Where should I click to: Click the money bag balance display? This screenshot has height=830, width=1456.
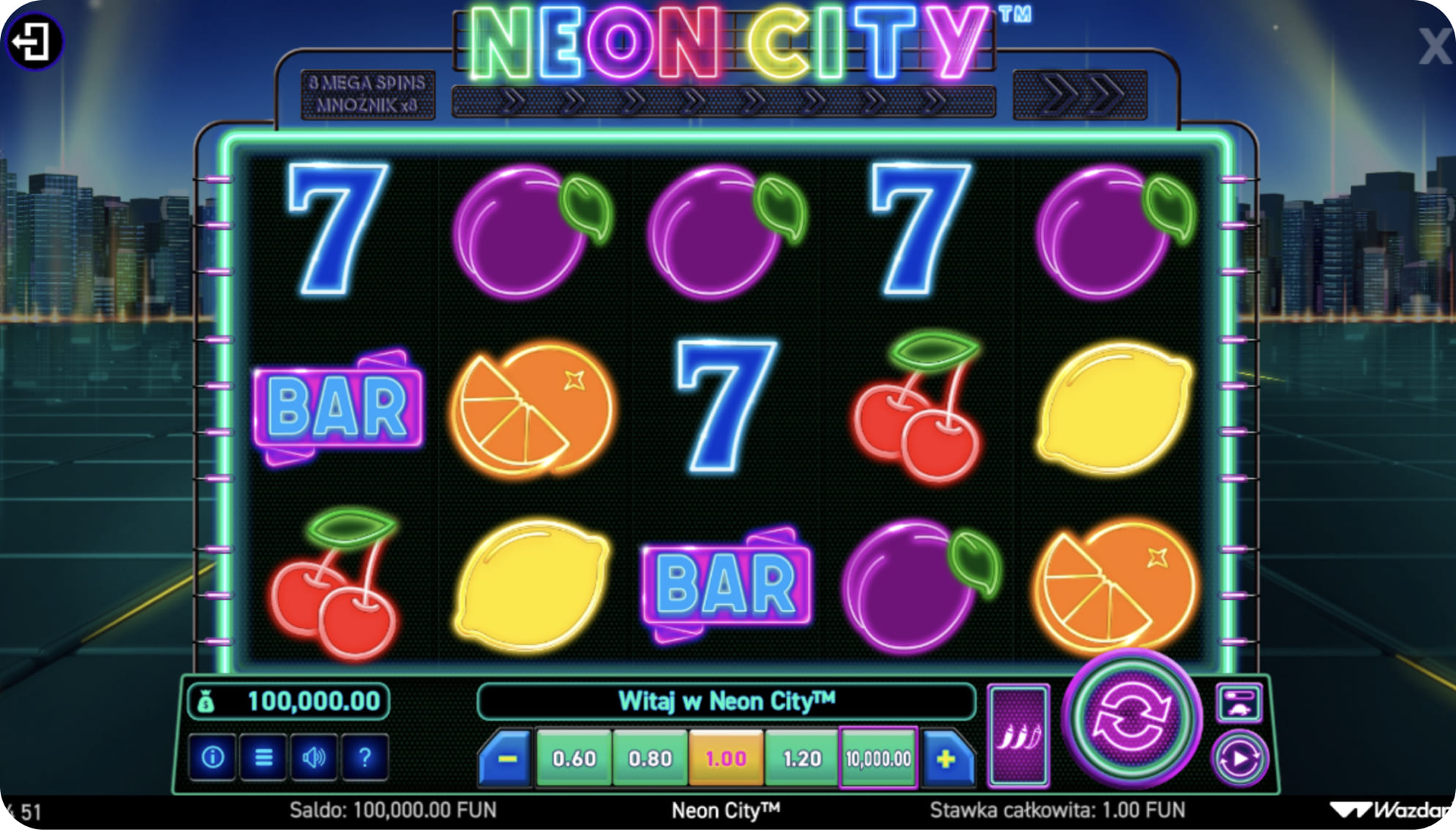click(289, 700)
